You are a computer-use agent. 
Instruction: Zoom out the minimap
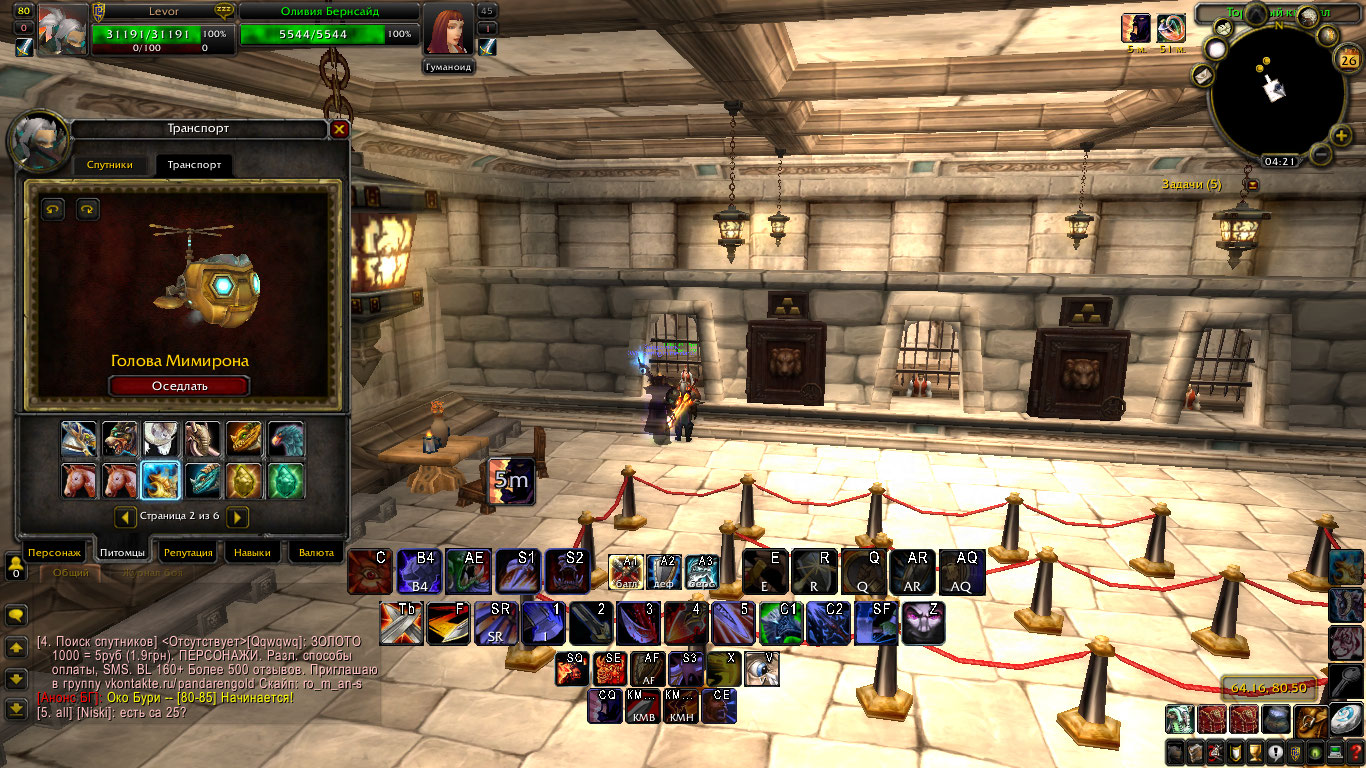click(x=1320, y=155)
